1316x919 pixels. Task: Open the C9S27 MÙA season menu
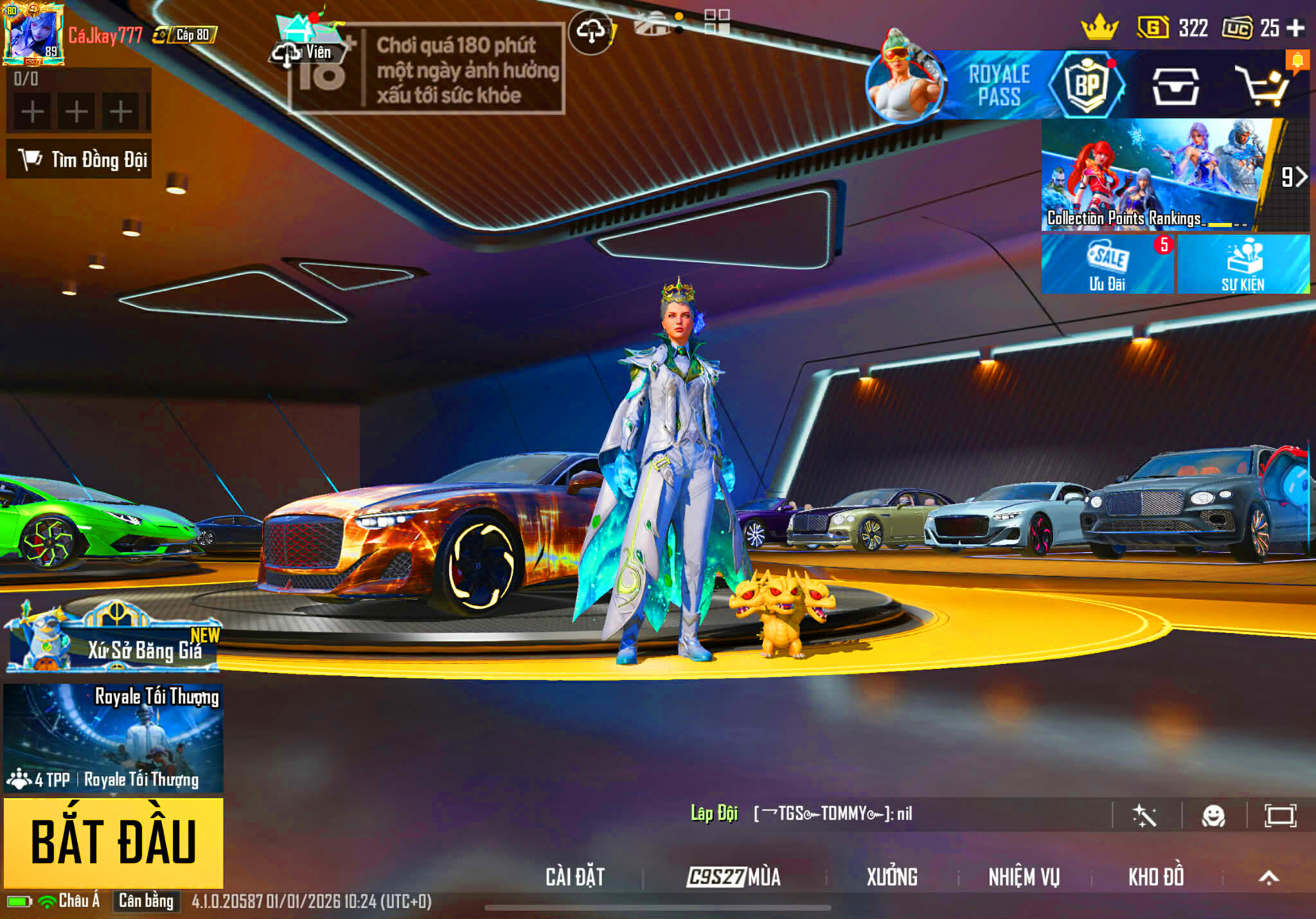733,877
